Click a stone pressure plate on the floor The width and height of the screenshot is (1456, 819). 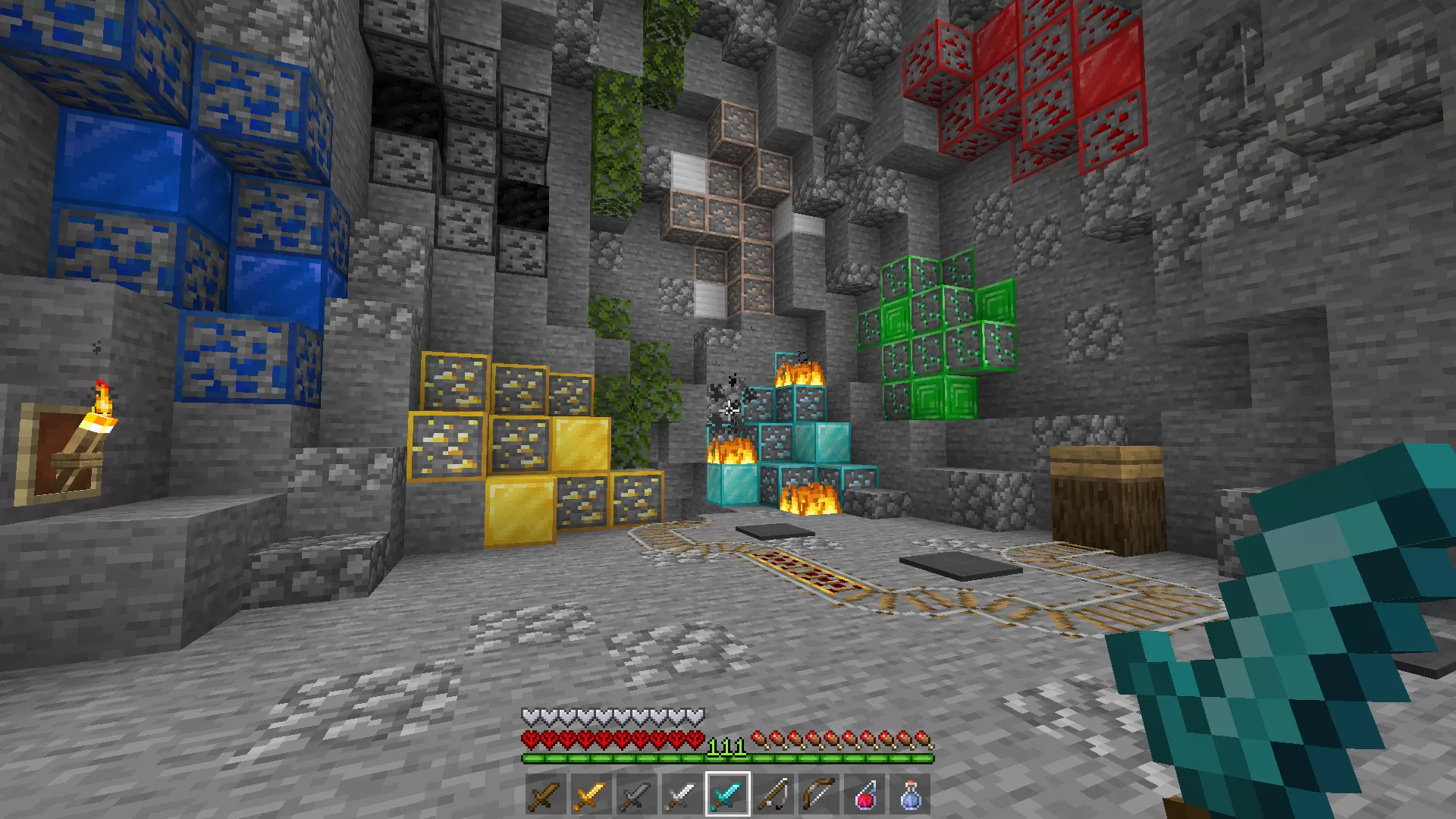(773, 531)
